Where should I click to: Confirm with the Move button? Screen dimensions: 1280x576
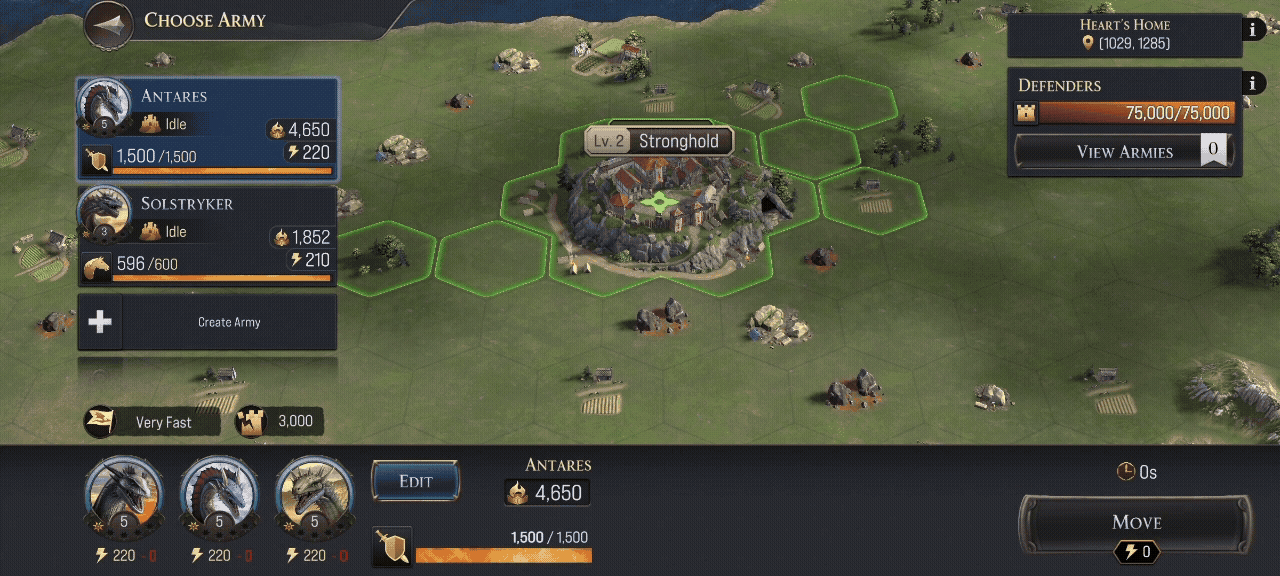1135,522
